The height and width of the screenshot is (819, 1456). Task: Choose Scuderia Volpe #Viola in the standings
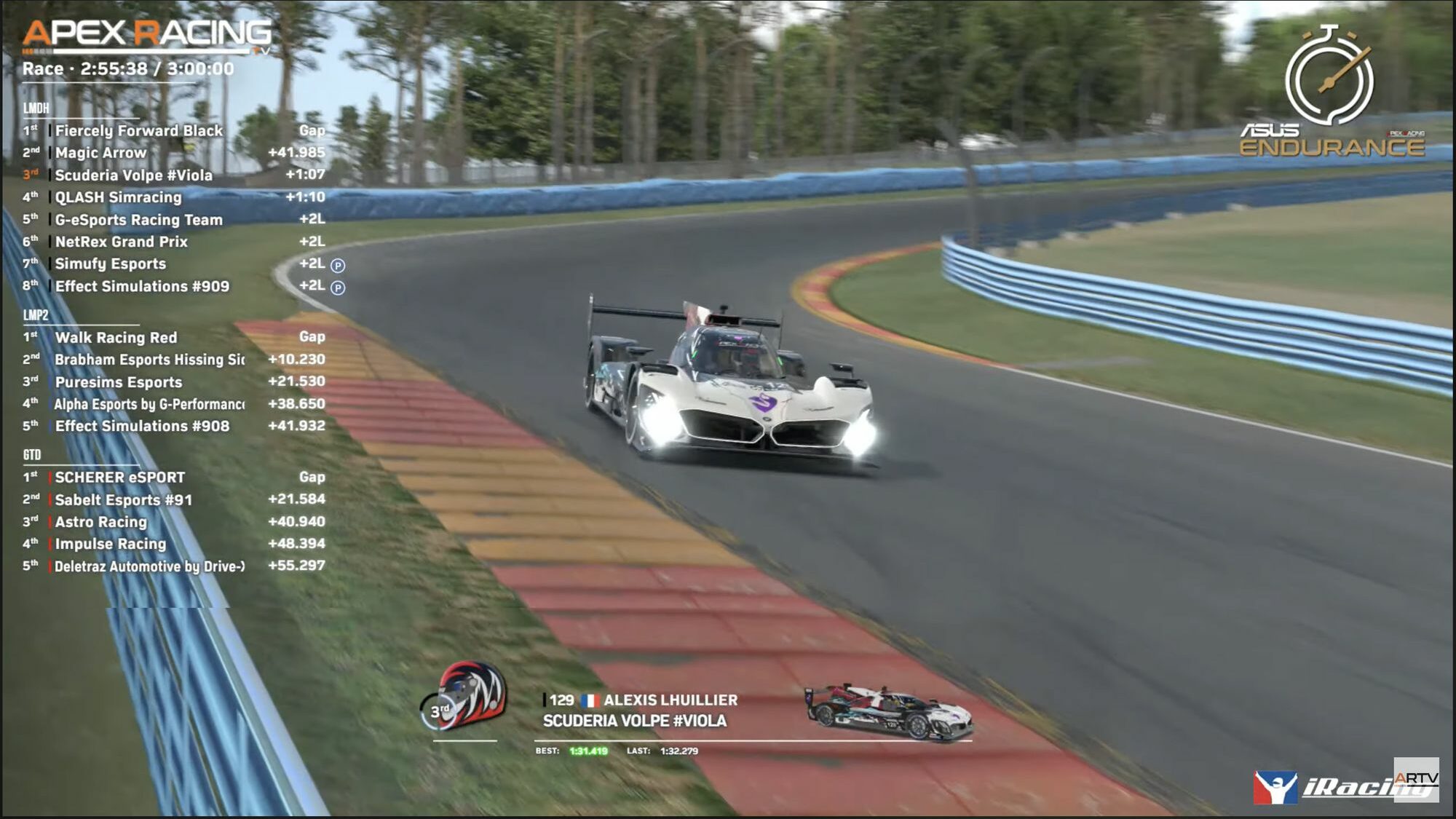[x=134, y=175]
